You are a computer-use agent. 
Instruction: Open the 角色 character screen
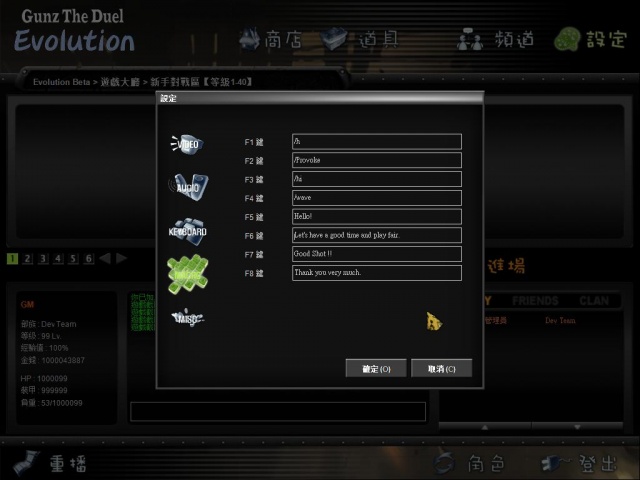tap(468, 463)
